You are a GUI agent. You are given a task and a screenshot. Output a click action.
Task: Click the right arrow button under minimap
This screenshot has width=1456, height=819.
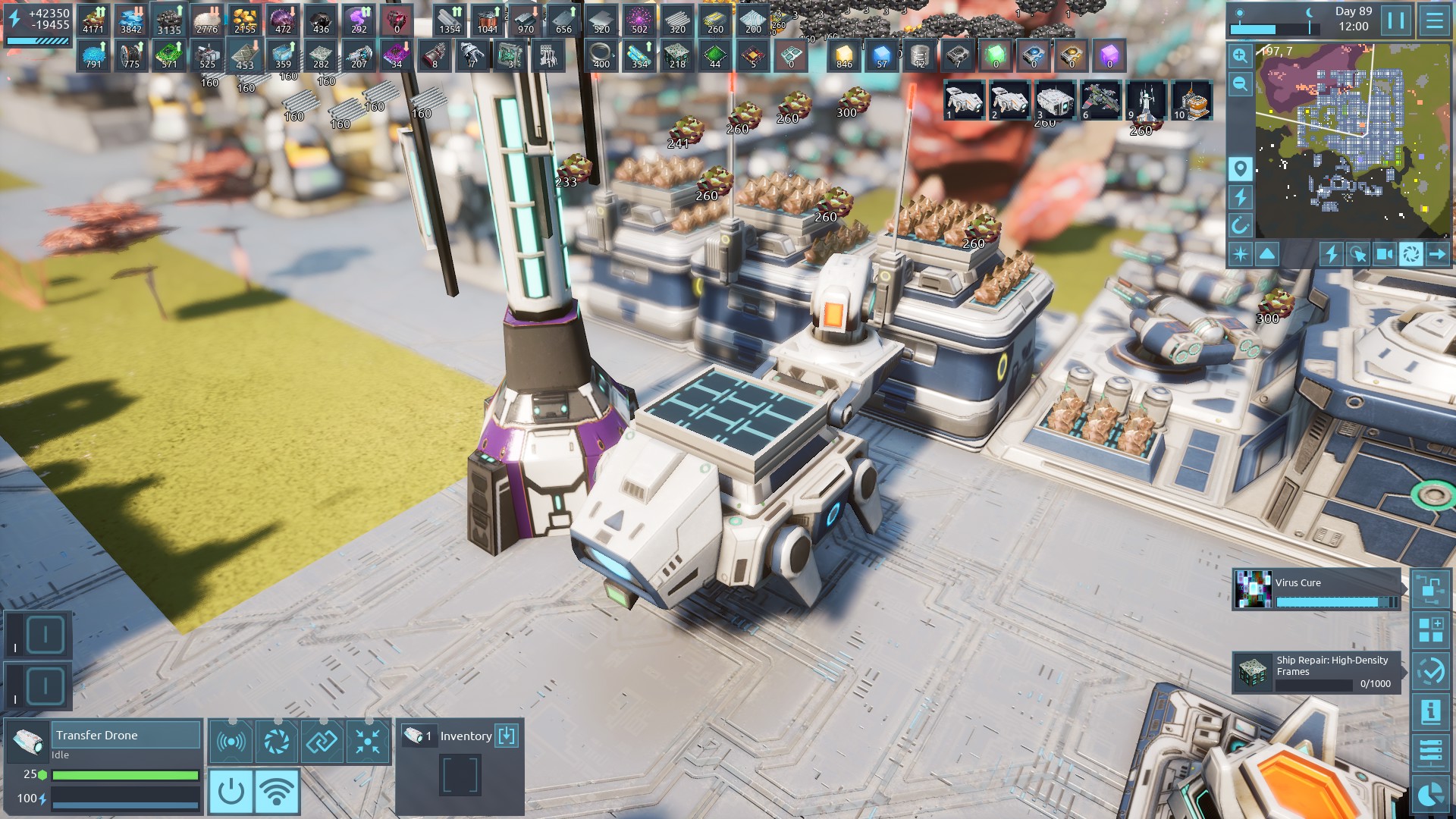1437,254
